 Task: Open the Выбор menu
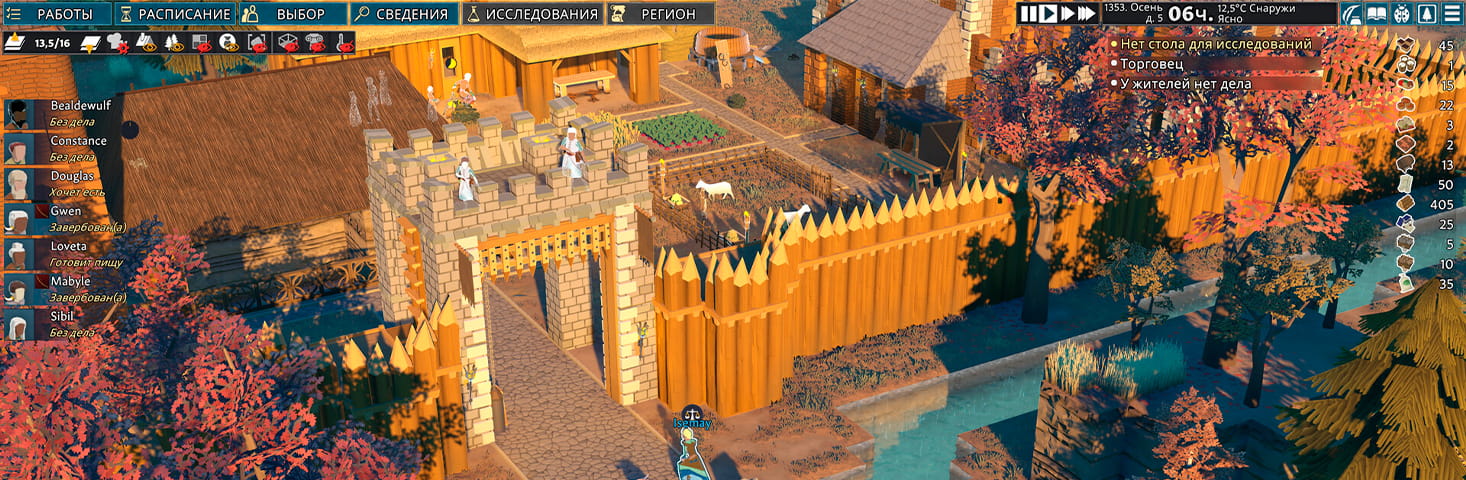point(292,14)
